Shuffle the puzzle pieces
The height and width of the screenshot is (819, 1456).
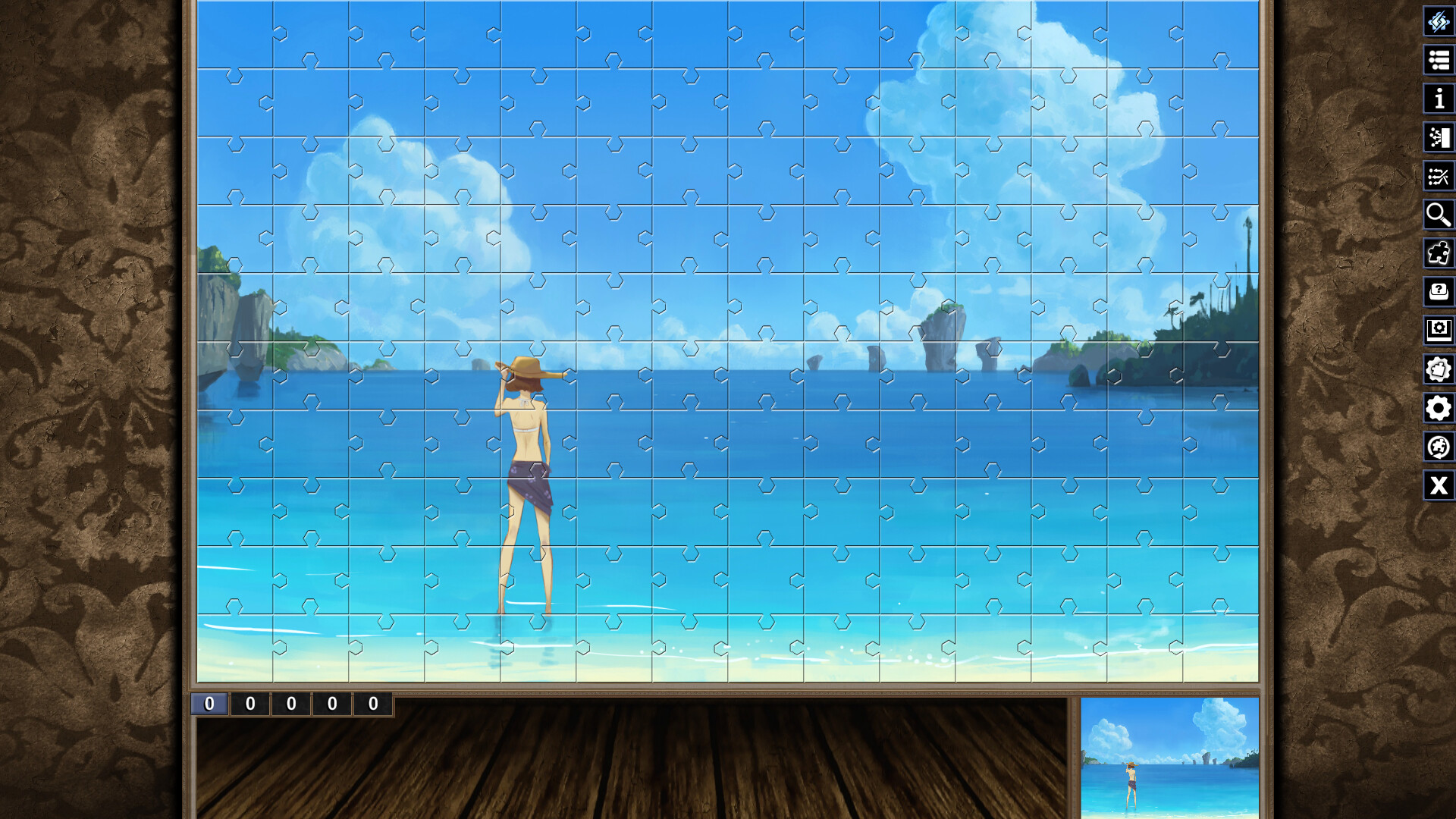coord(1439,177)
